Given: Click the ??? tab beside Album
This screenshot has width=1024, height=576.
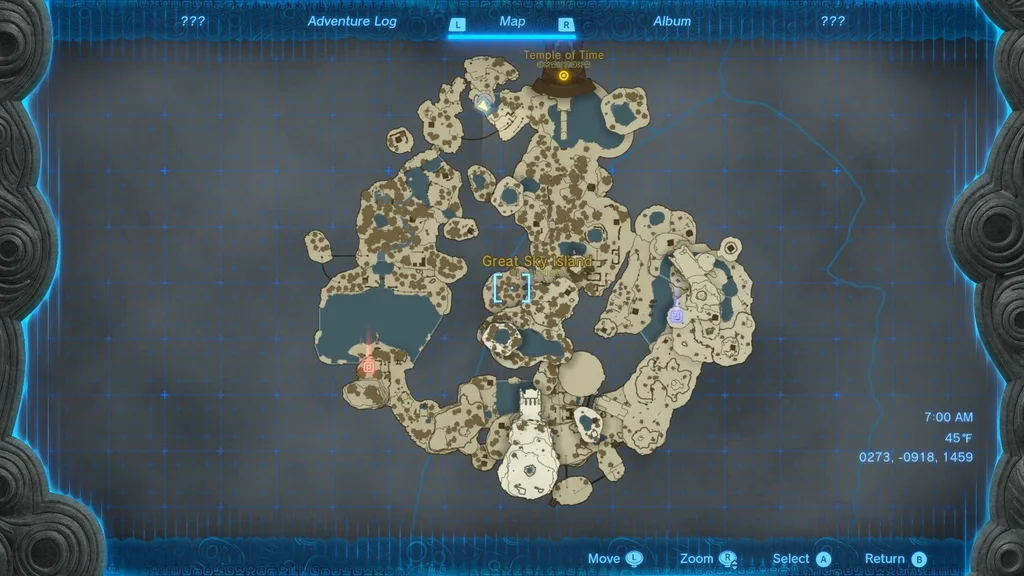Looking at the screenshot, I should coord(832,21).
